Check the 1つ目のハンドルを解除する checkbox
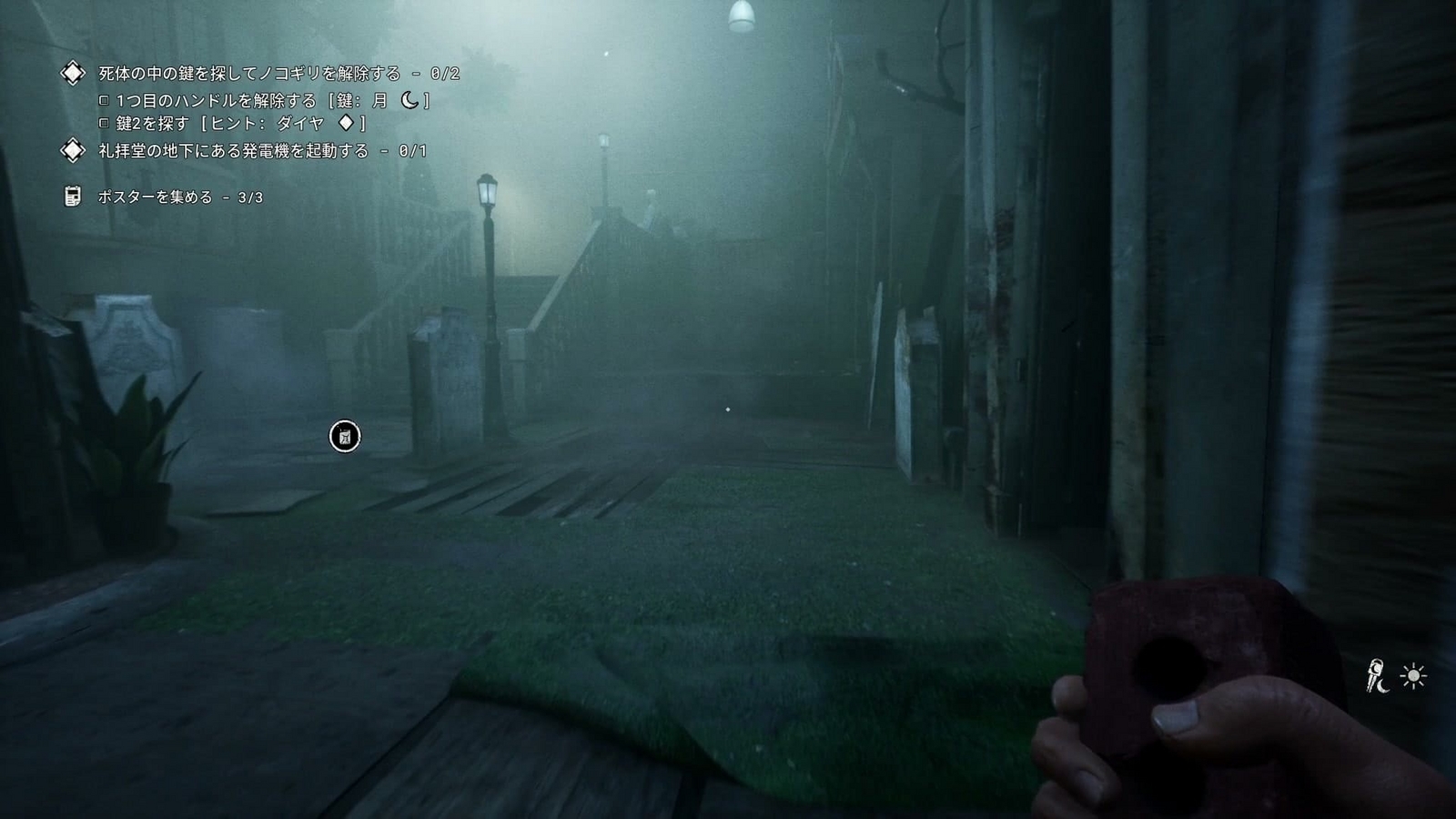This screenshot has height=819, width=1456. click(103, 100)
